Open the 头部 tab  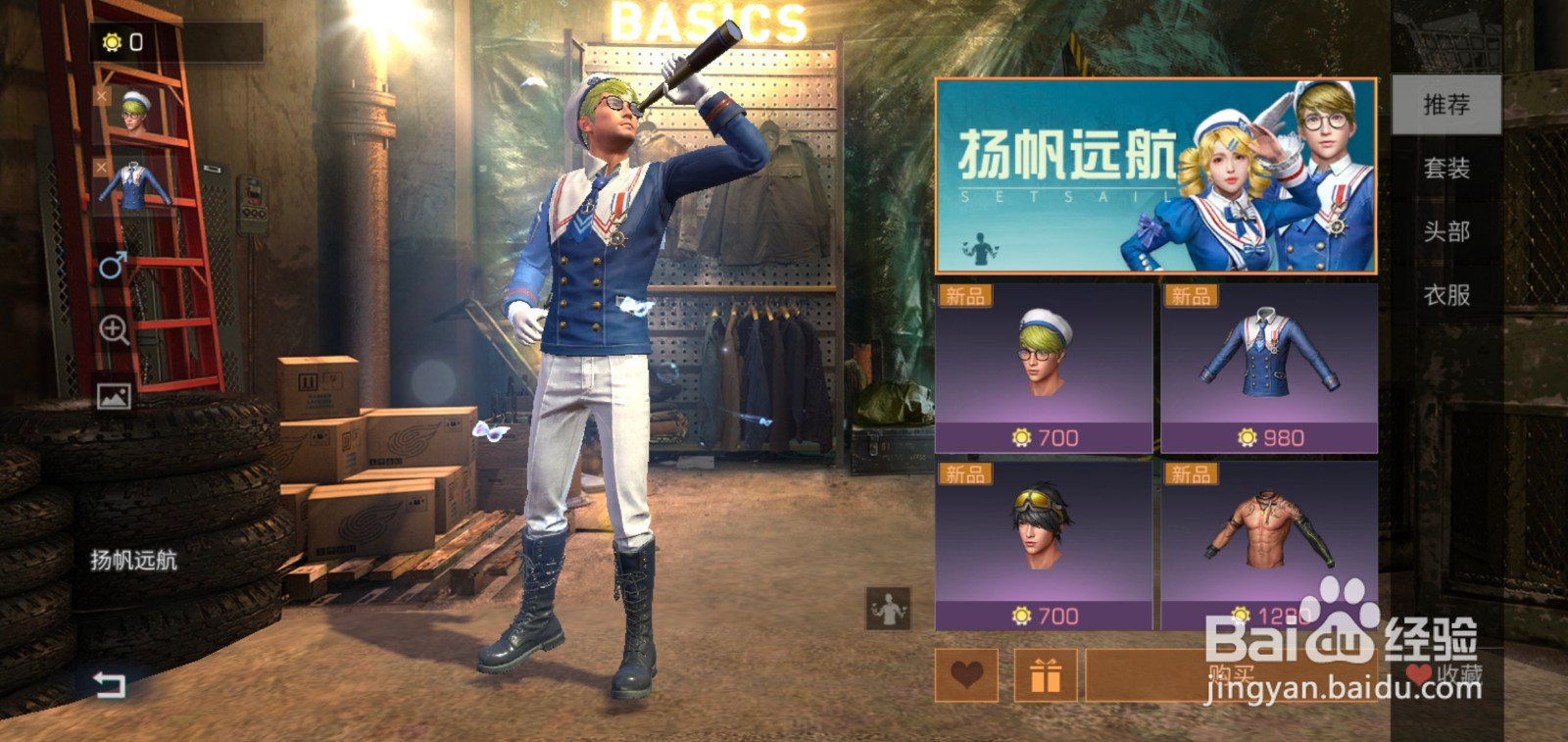1447,232
